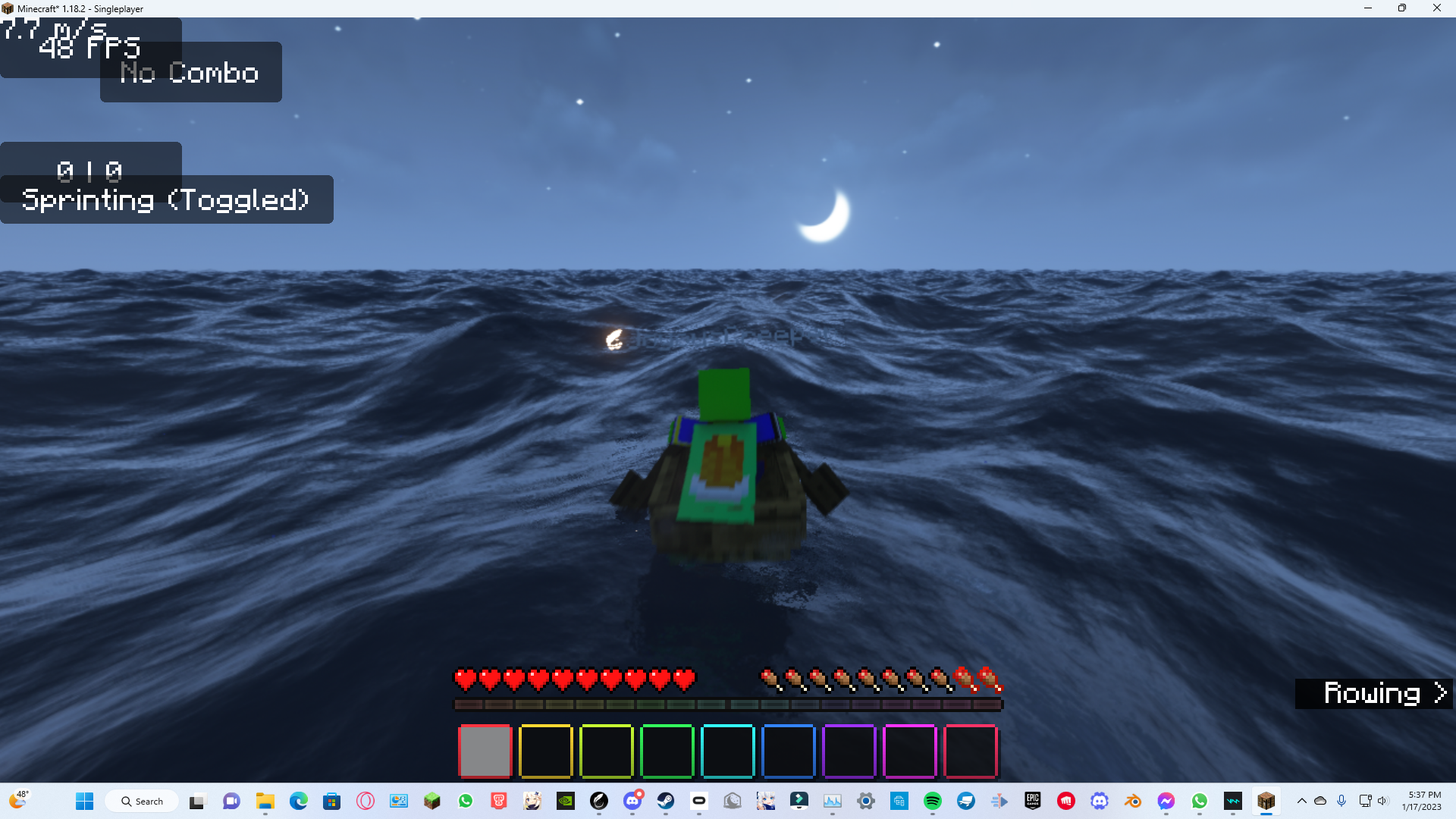
Task: Open the OneDrive cloud status panel
Action: coord(1321,801)
